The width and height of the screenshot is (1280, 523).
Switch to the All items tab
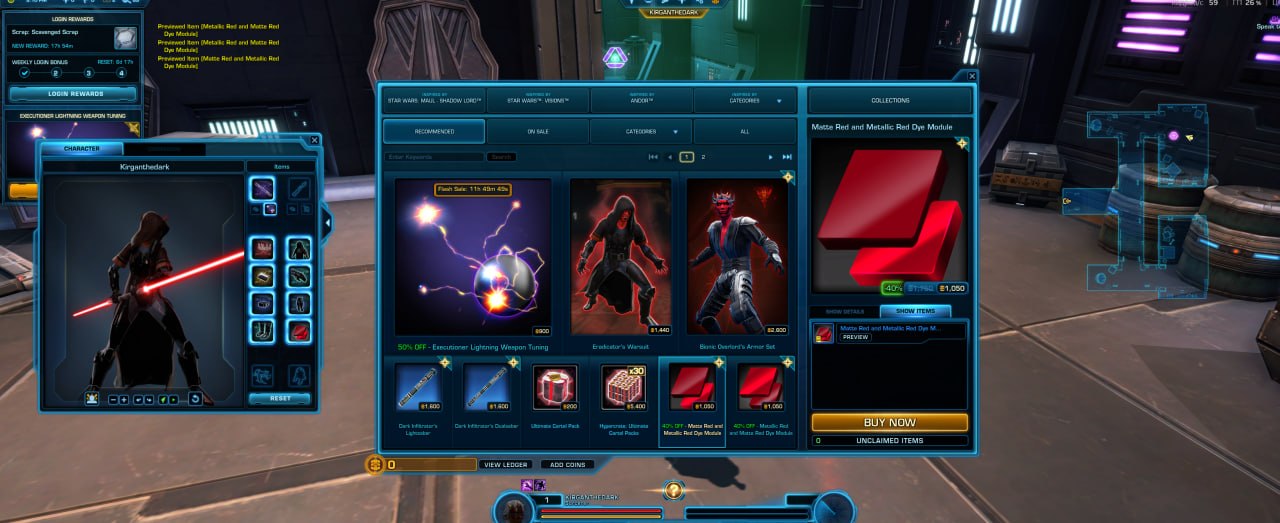(x=744, y=131)
